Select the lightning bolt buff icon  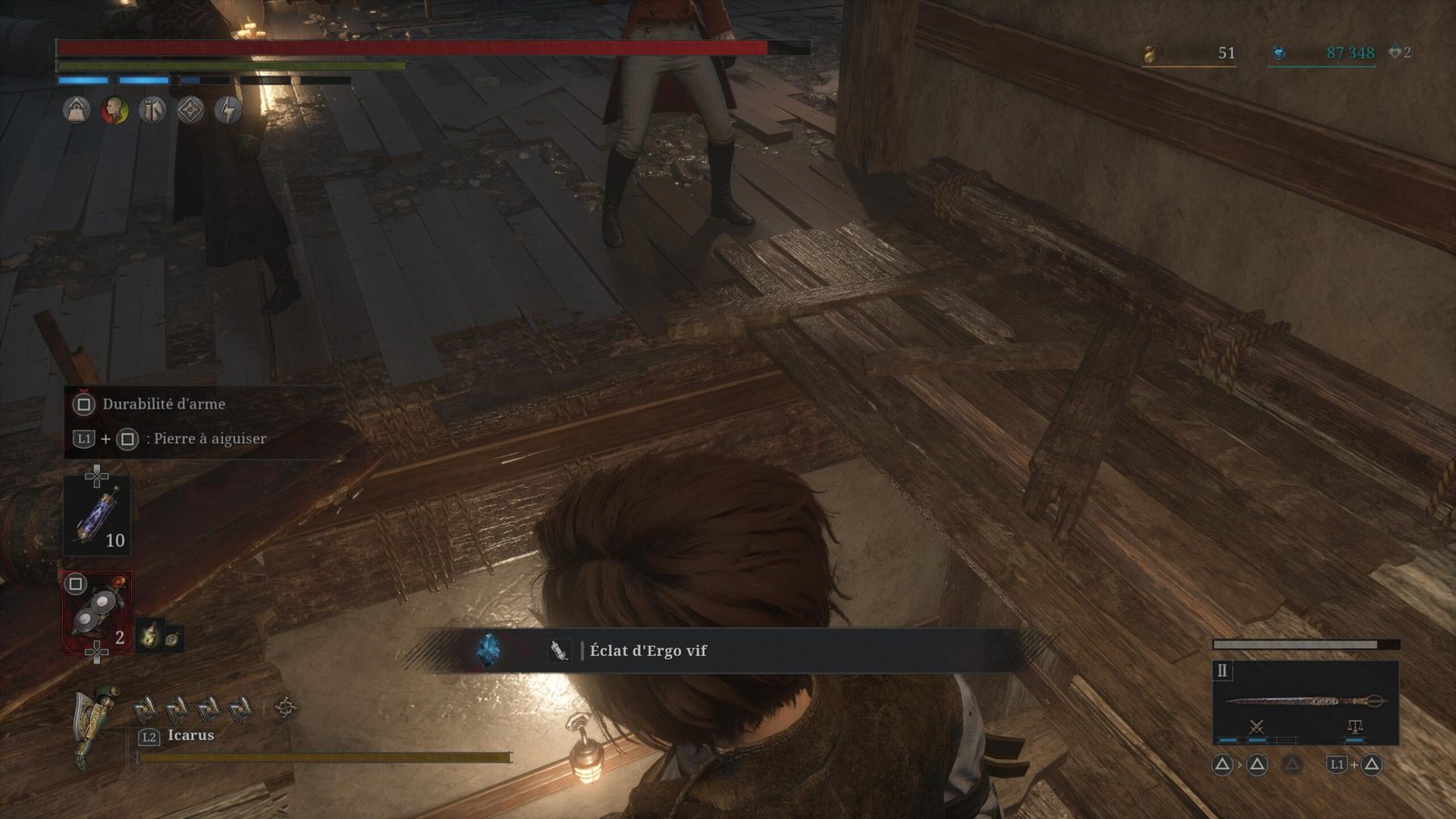228,111
